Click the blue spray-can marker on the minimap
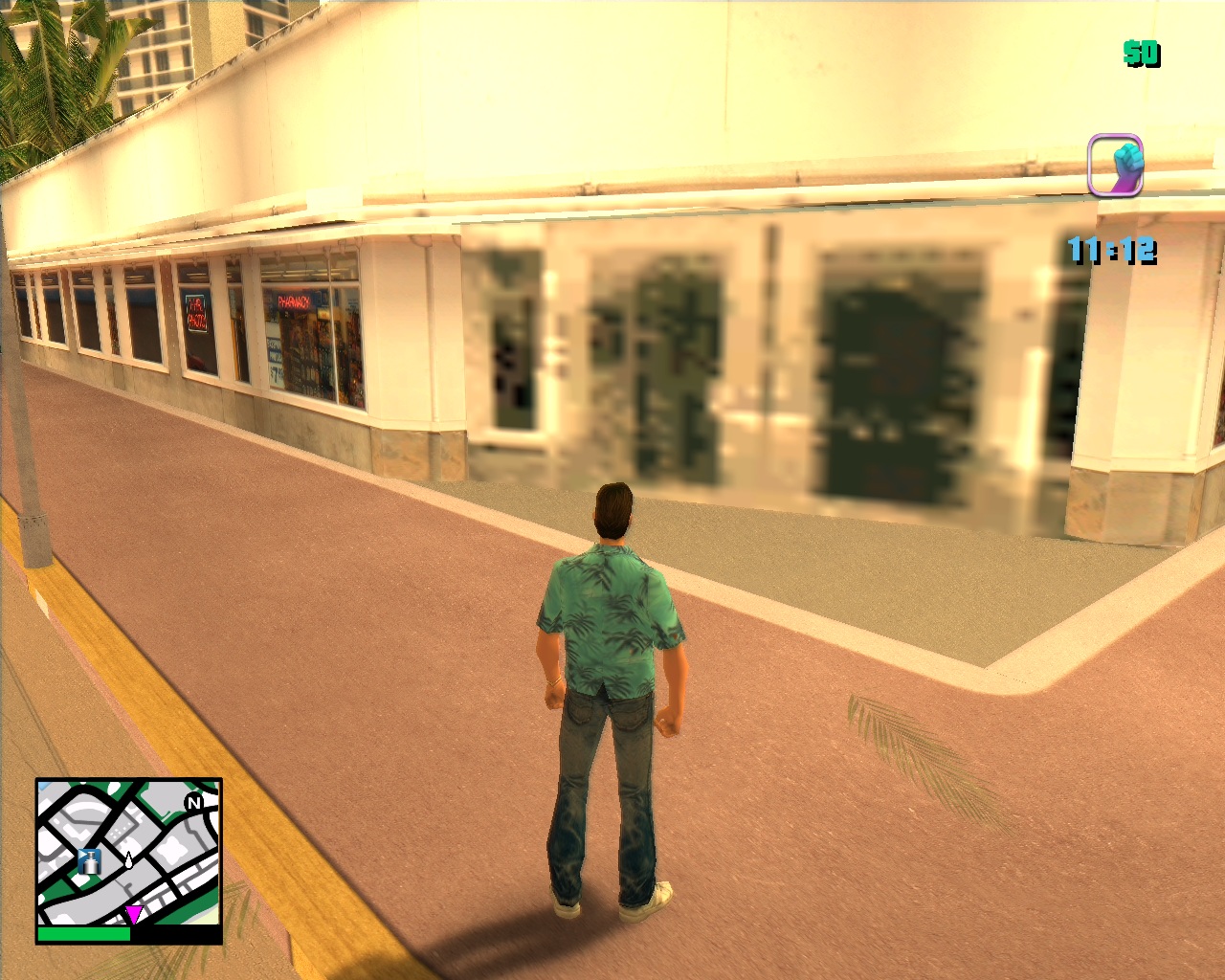This screenshot has width=1225, height=980. coord(90,860)
